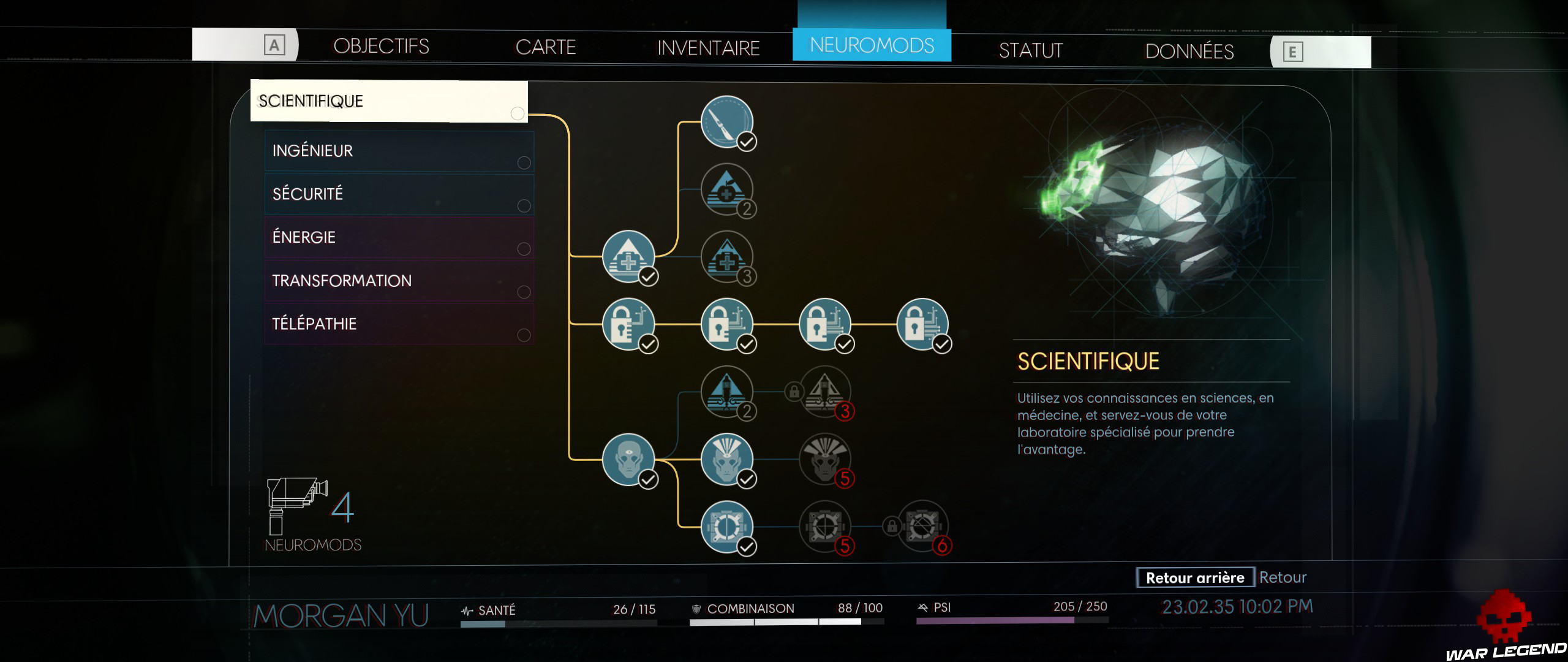Show the Énergie ability tree

399,237
